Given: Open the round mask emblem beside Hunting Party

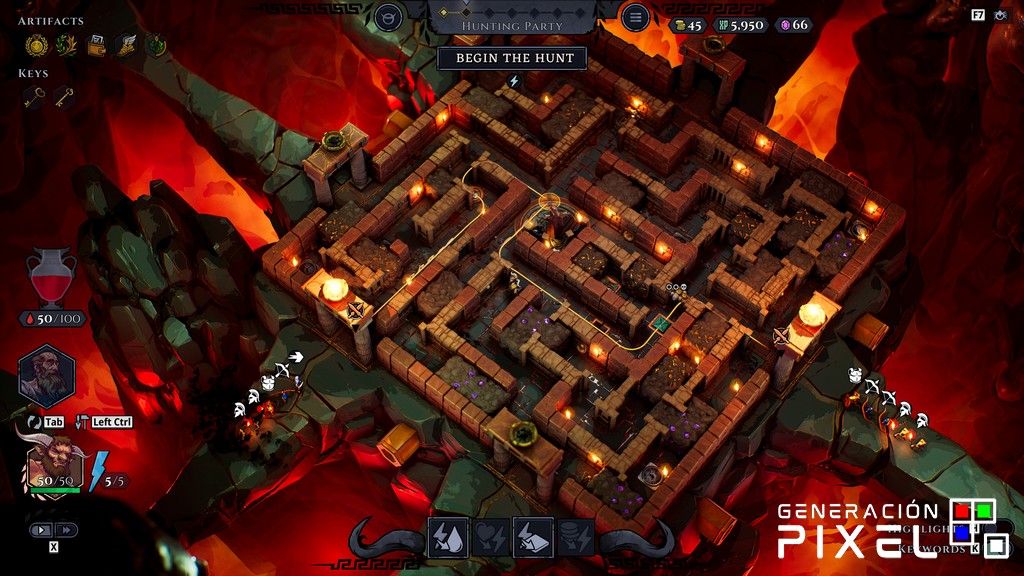Looking at the screenshot, I should coord(389,17).
